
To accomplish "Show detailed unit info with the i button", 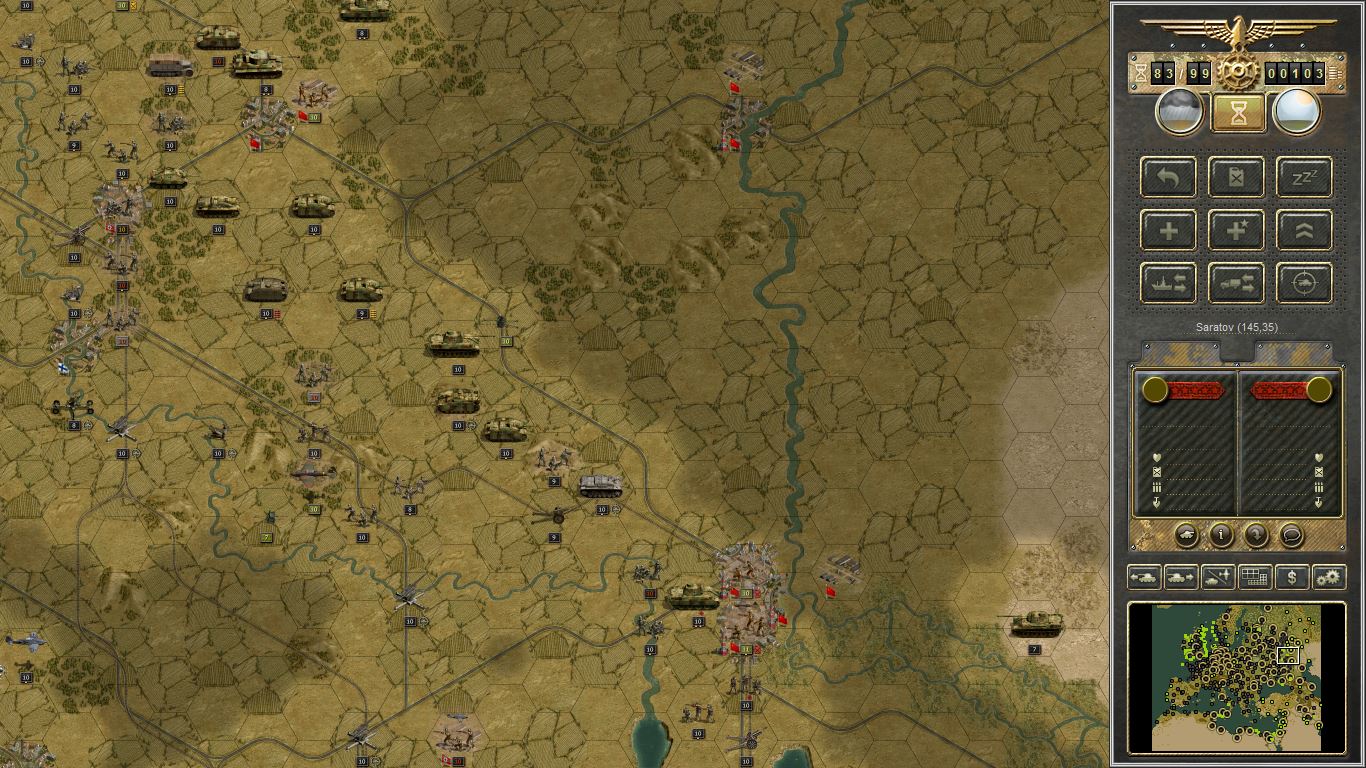I will pos(1221,536).
